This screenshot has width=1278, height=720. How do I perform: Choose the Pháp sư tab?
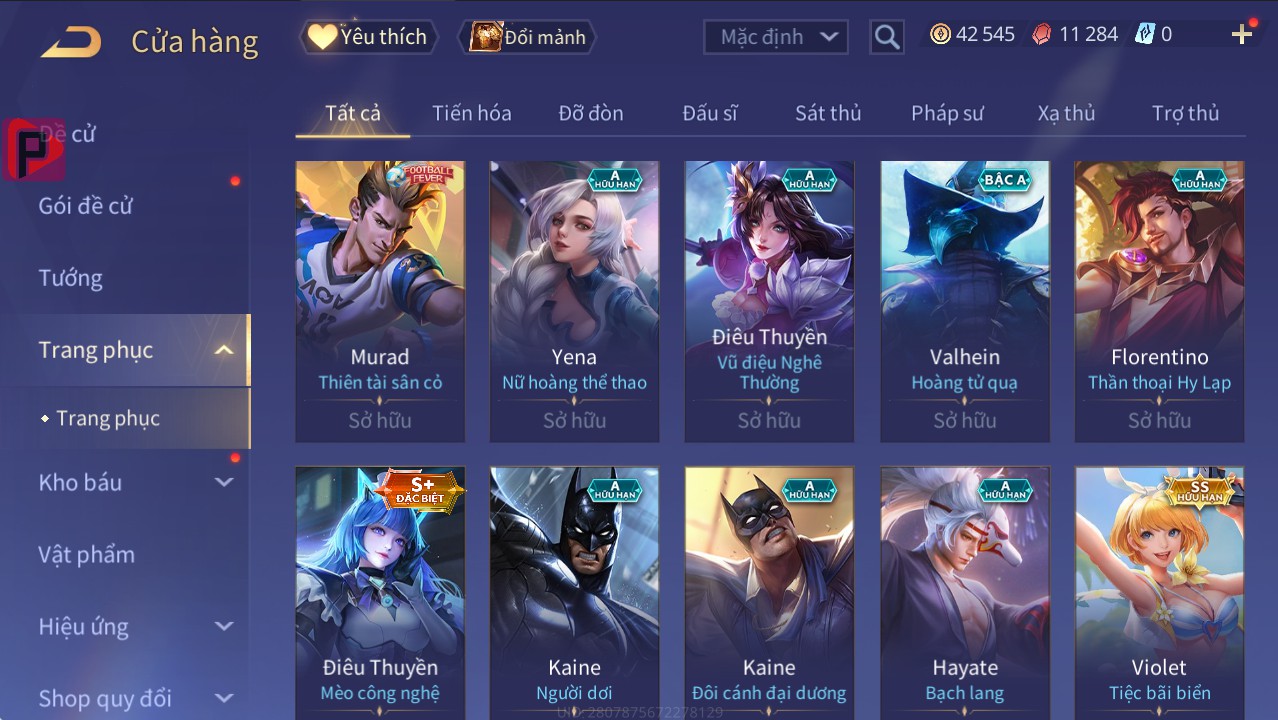tap(947, 113)
